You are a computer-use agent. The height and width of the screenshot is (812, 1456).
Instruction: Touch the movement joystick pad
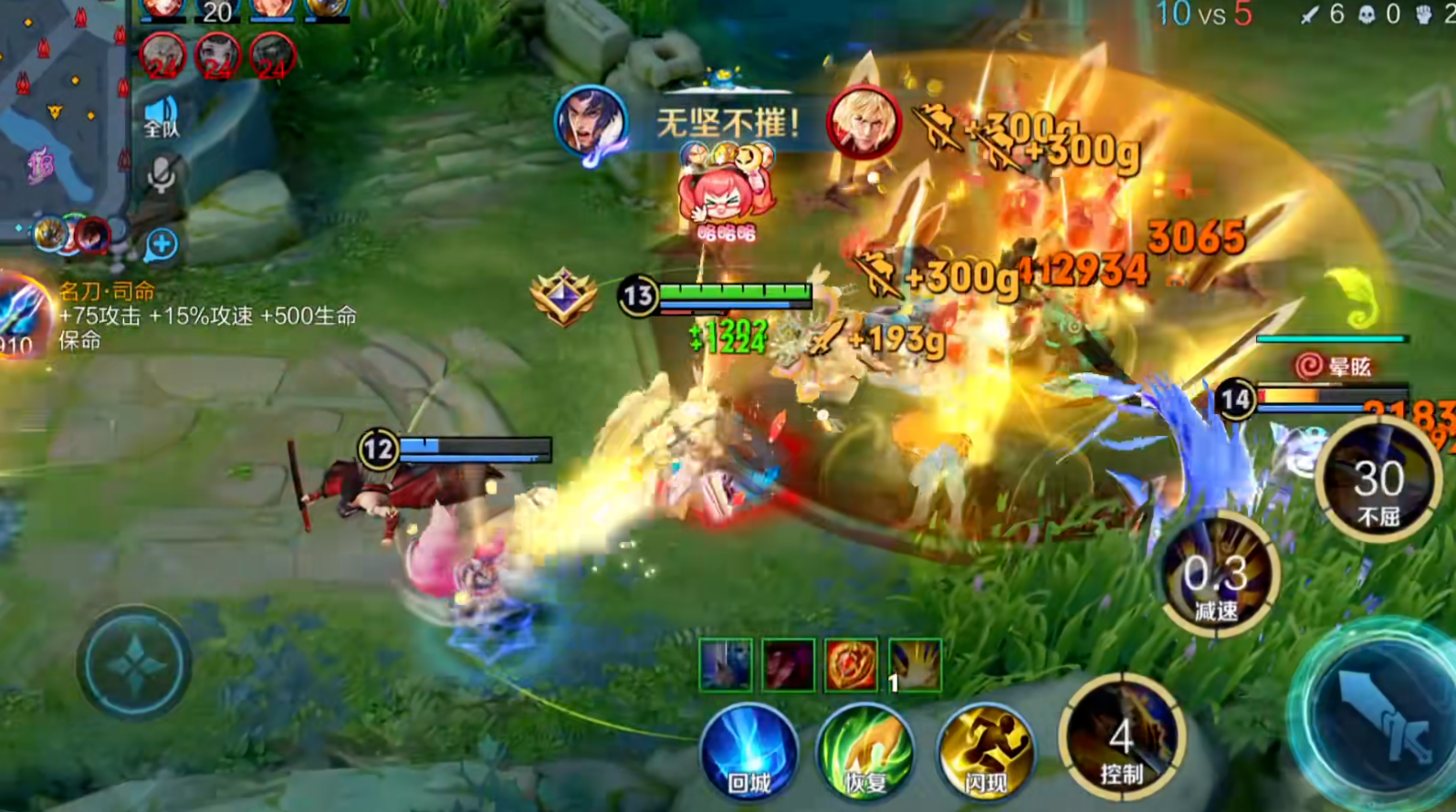pyautogui.click(x=134, y=663)
